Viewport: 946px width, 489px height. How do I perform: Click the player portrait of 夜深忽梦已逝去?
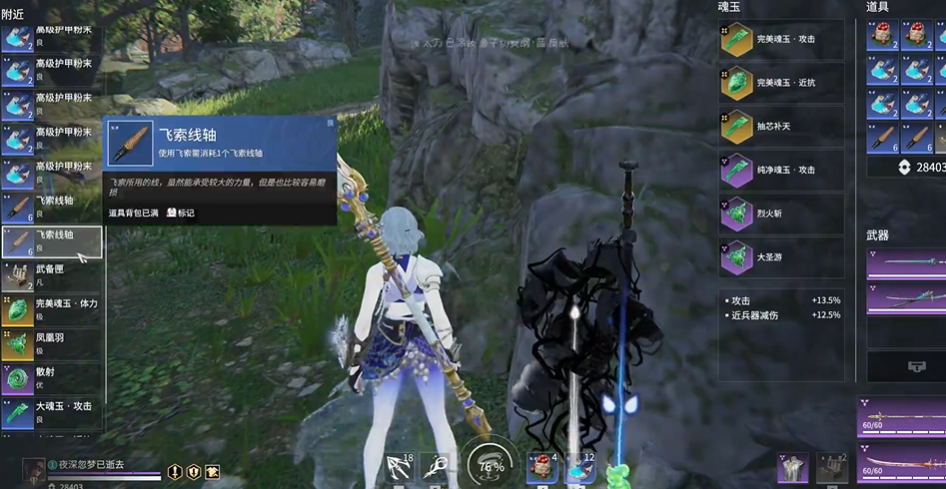coord(33,466)
